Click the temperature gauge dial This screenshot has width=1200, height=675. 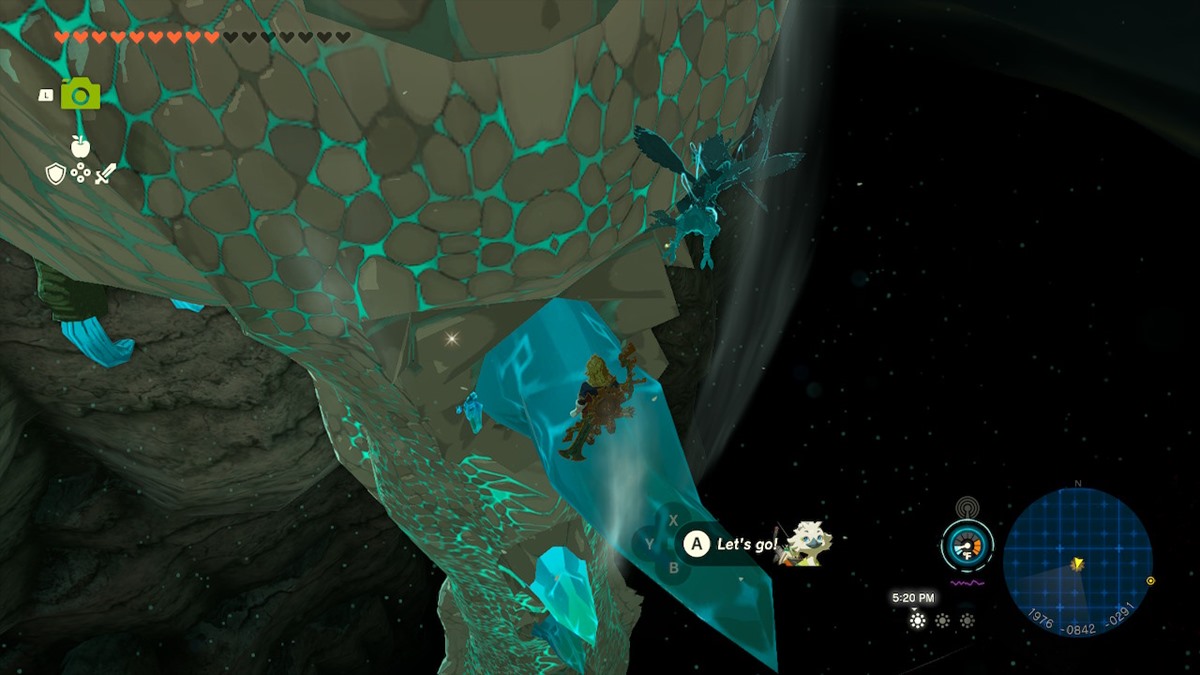pos(966,546)
